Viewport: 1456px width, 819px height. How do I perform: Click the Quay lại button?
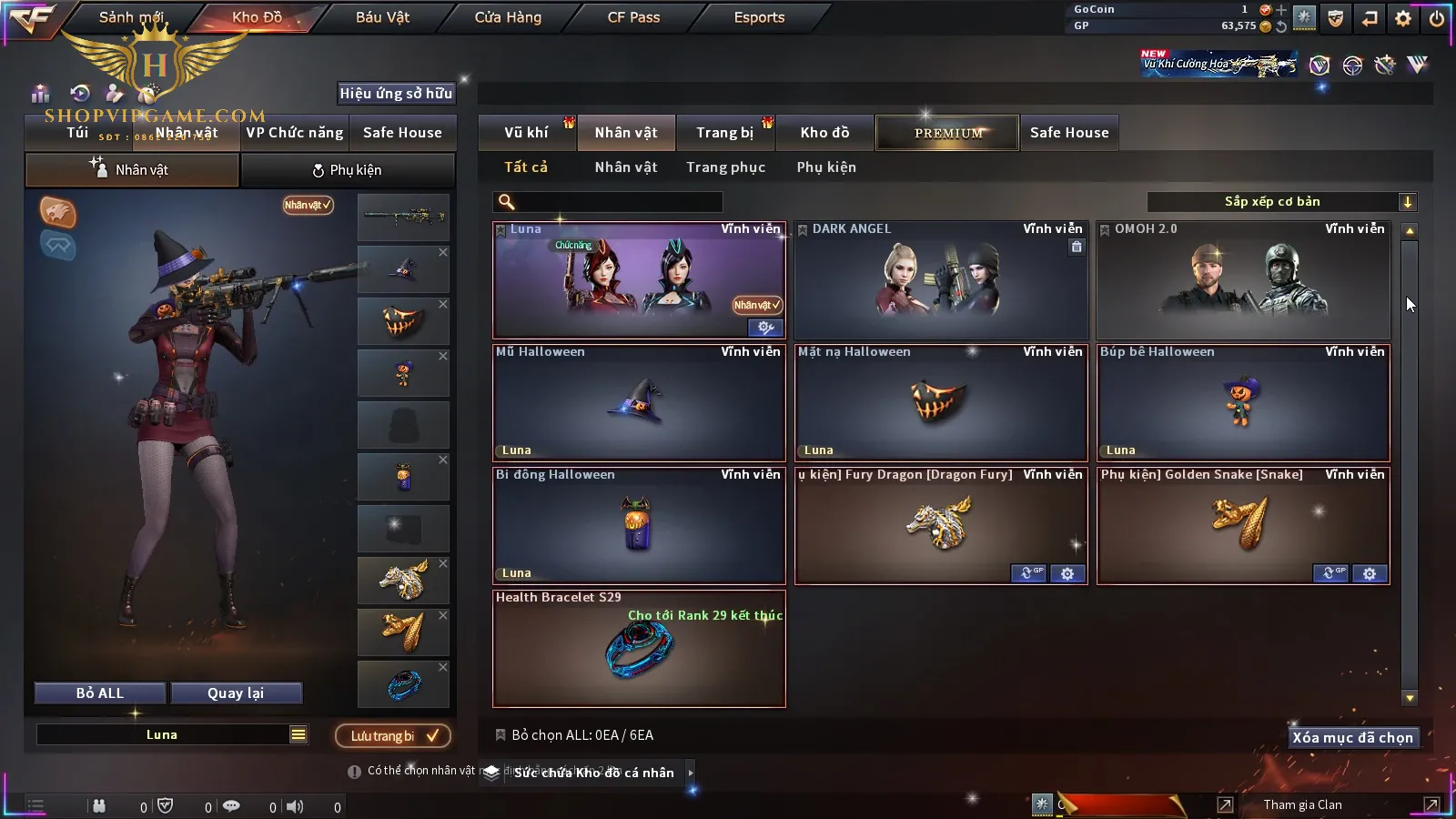pyautogui.click(x=236, y=693)
